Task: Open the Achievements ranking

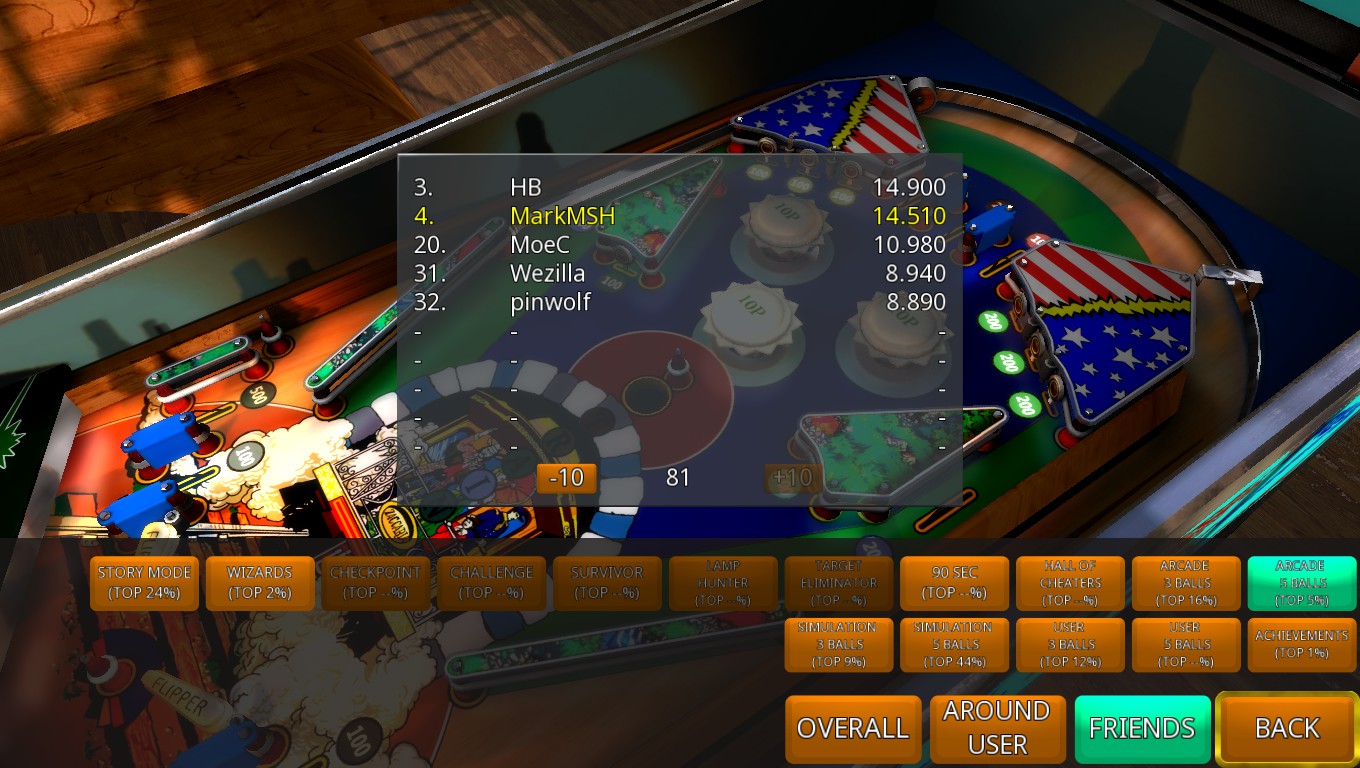Action: [1301, 645]
